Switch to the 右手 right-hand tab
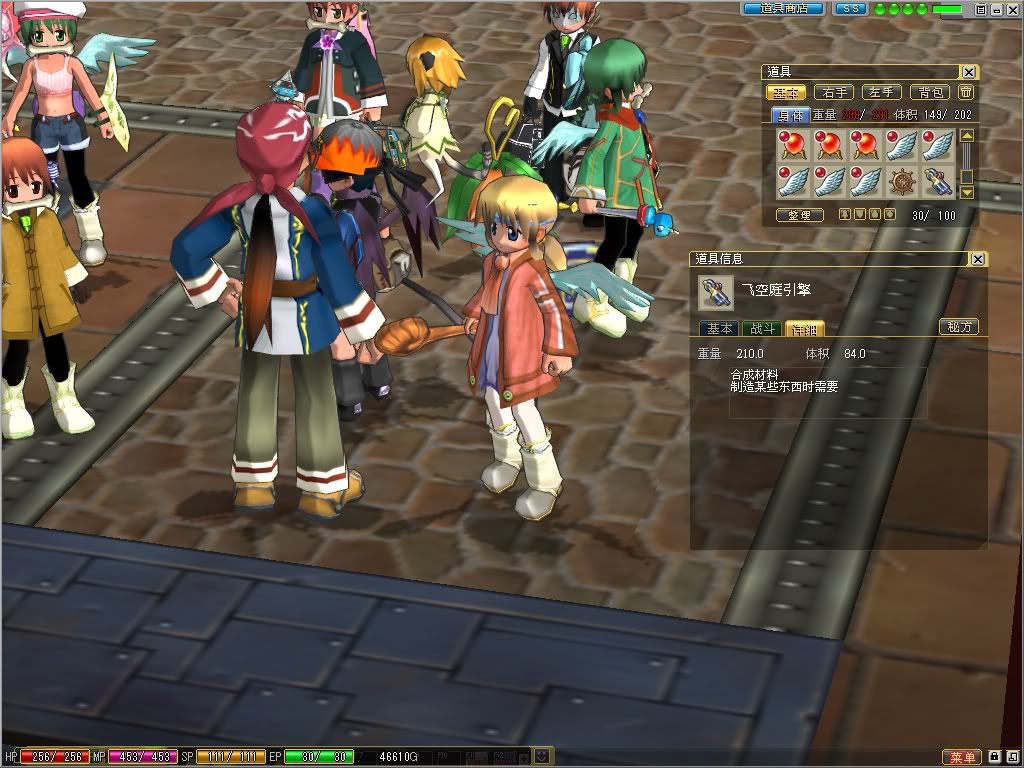This screenshot has height=768, width=1024. (834, 92)
